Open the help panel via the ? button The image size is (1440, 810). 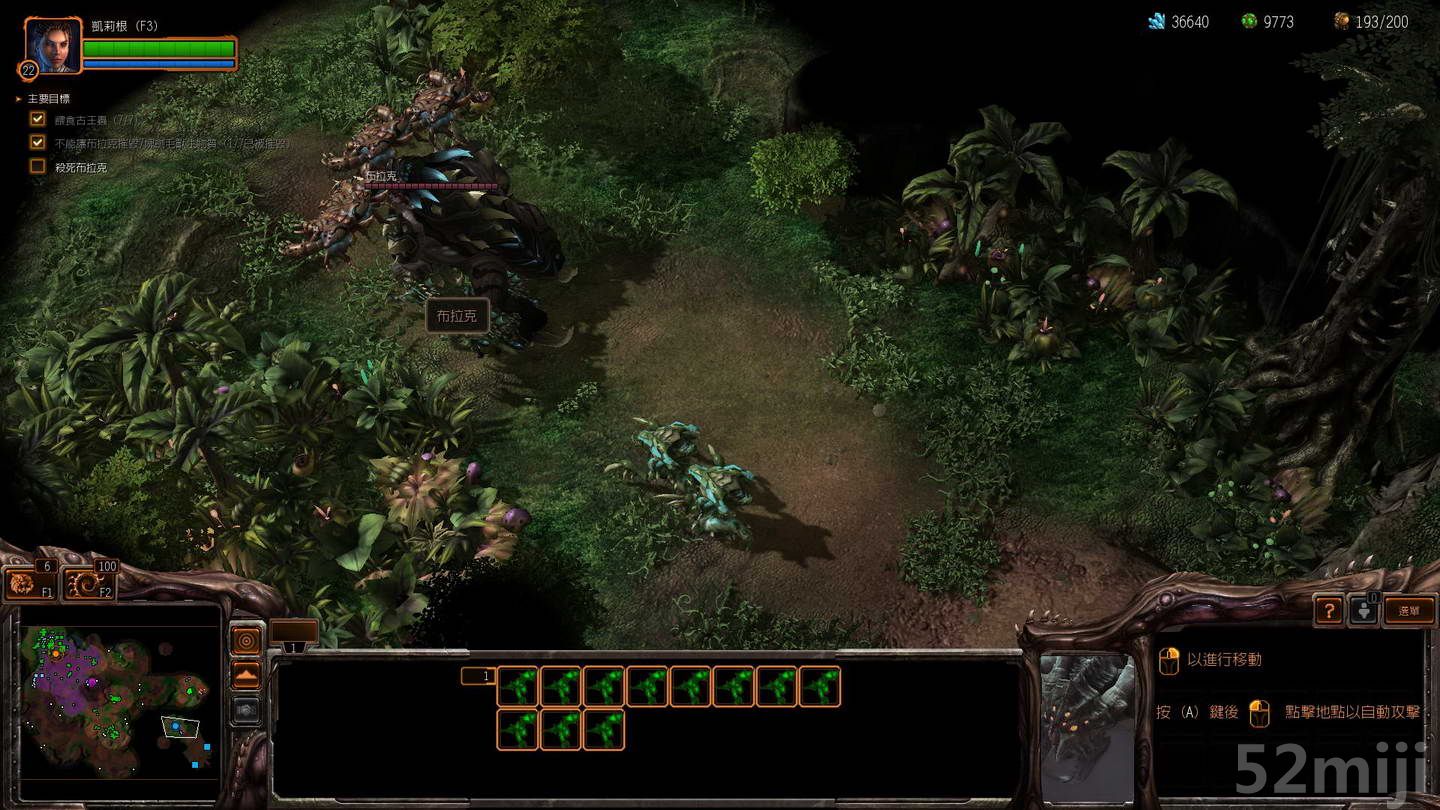click(1329, 610)
